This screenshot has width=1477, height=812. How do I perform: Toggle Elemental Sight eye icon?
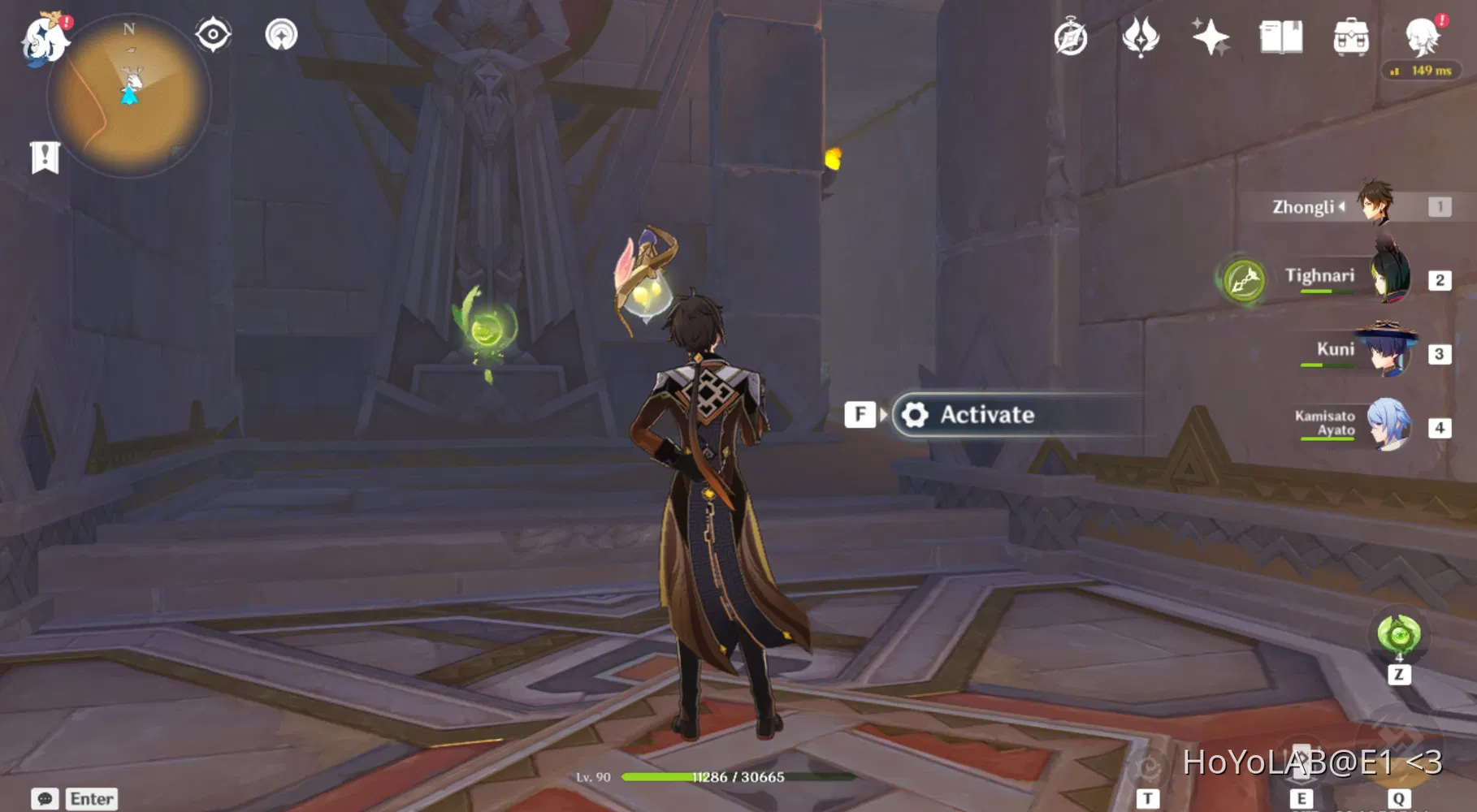tap(214, 35)
